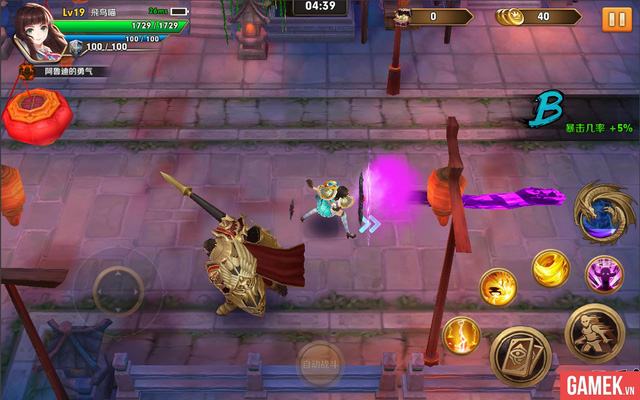
Task: Tap the eye cards button
Action: pyautogui.click(x=520, y=354)
